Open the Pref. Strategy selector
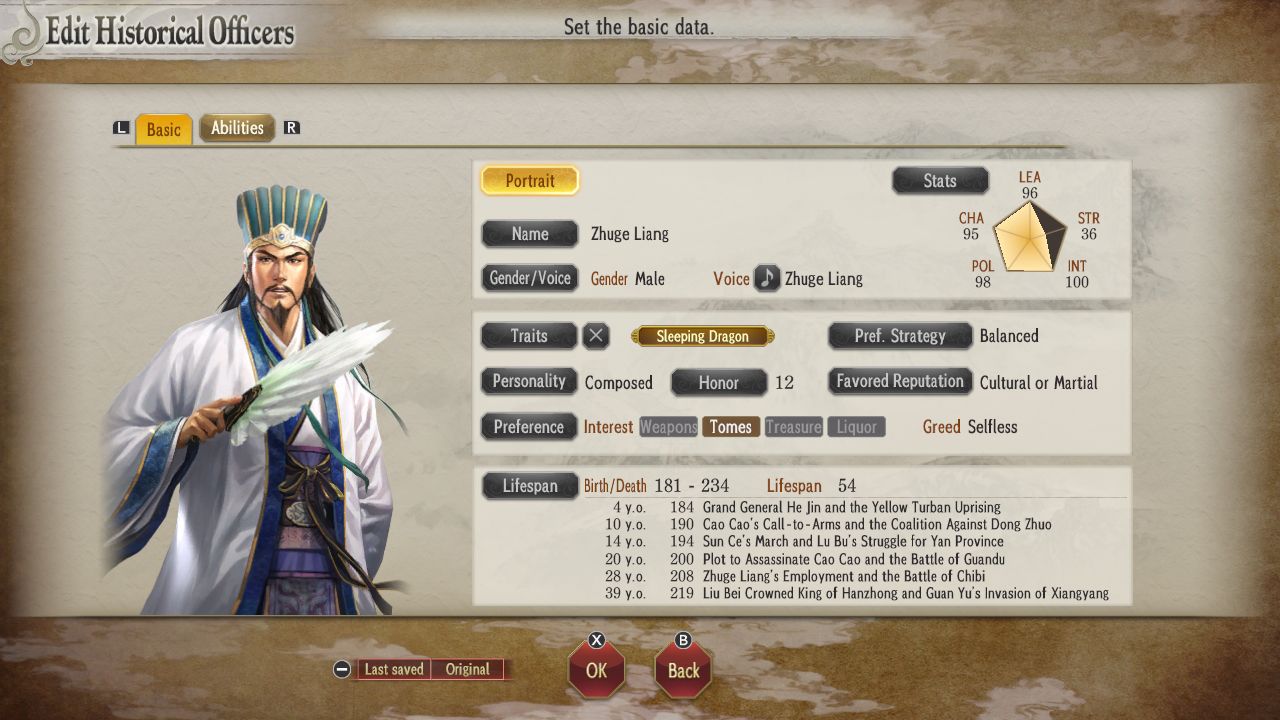Screen dimensions: 1280x720 click(x=898, y=336)
